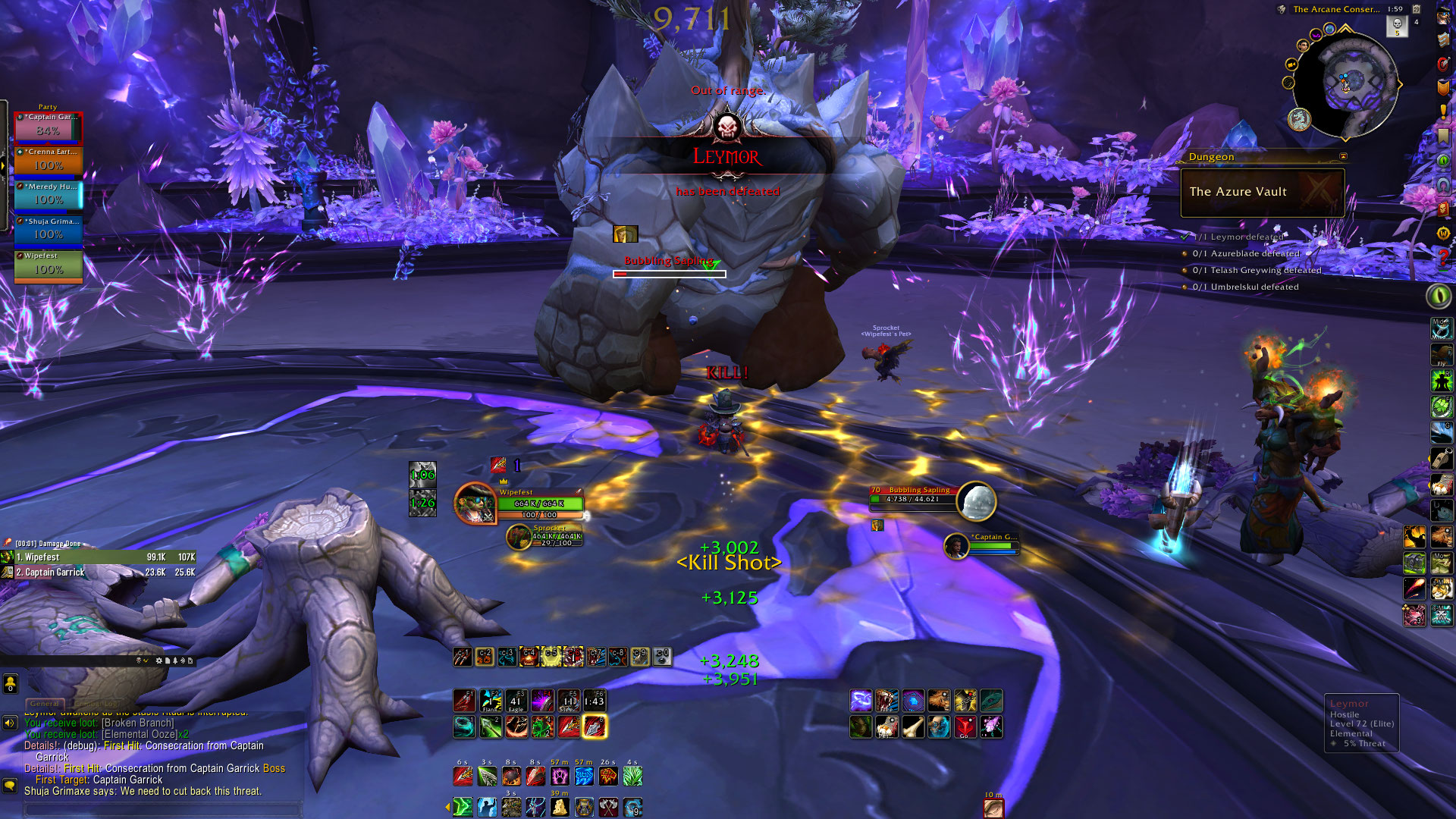Open The Azure Vault dungeon tracker
This screenshot has height=819, width=1456.
coord(1262,192)
